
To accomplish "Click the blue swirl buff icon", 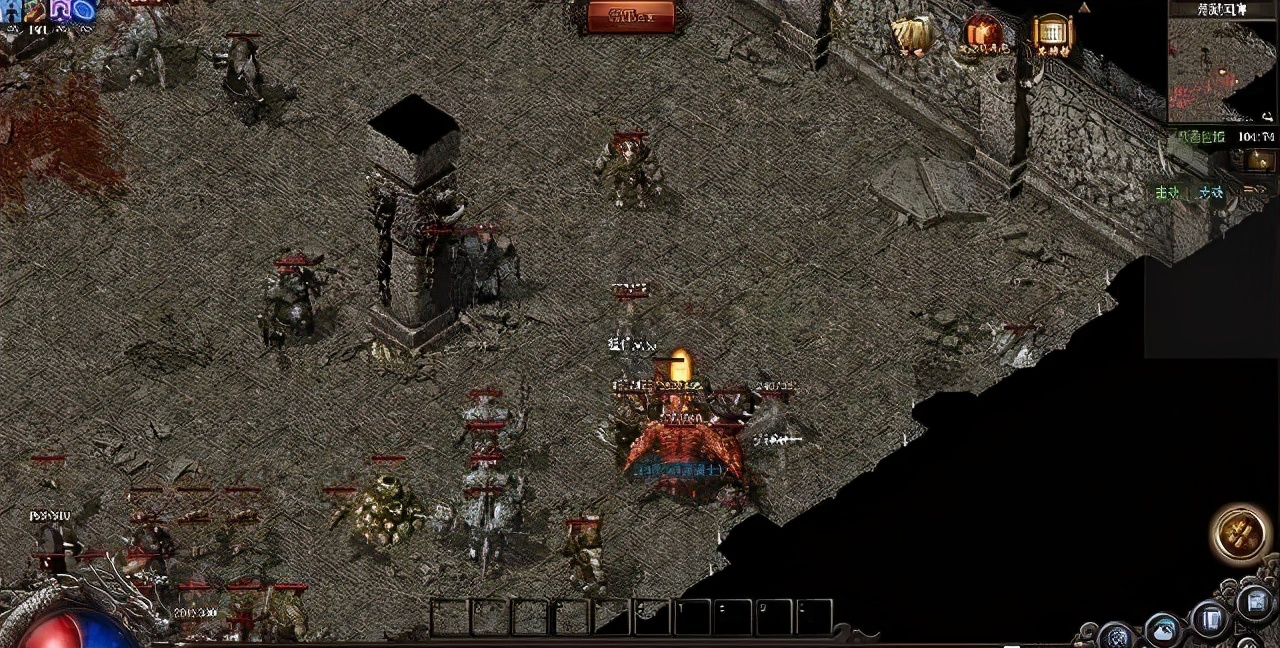I will (x=83, y=10).
